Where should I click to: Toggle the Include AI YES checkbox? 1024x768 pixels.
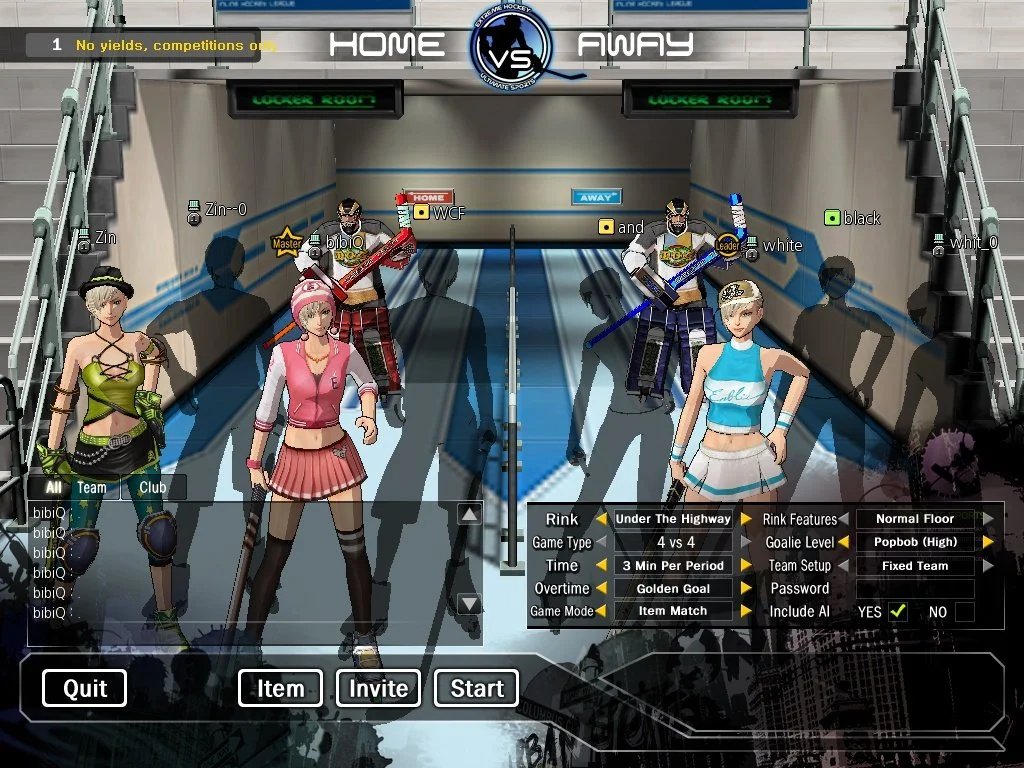pos(898,612)
